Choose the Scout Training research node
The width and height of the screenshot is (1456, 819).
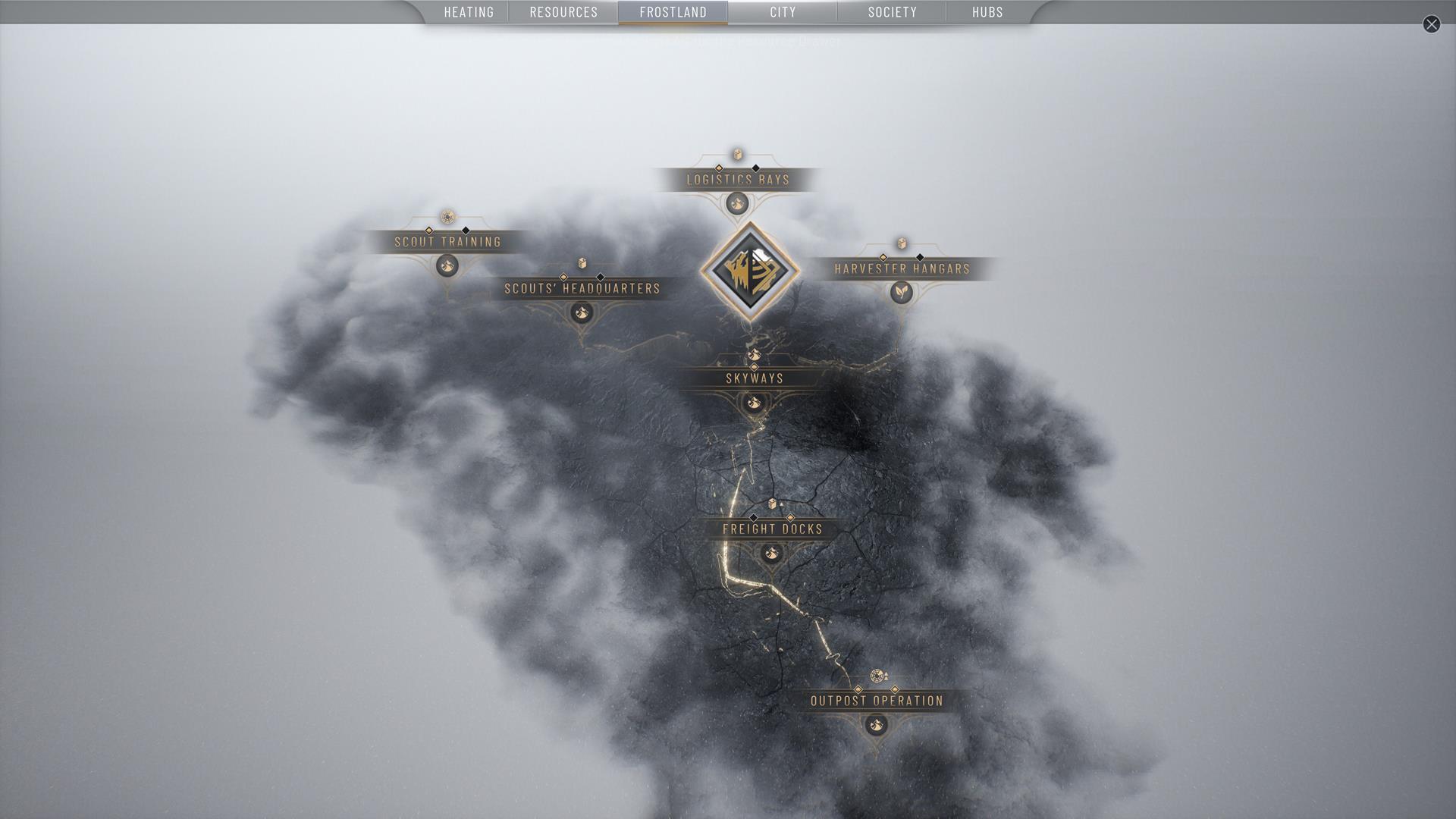point(447,242)
